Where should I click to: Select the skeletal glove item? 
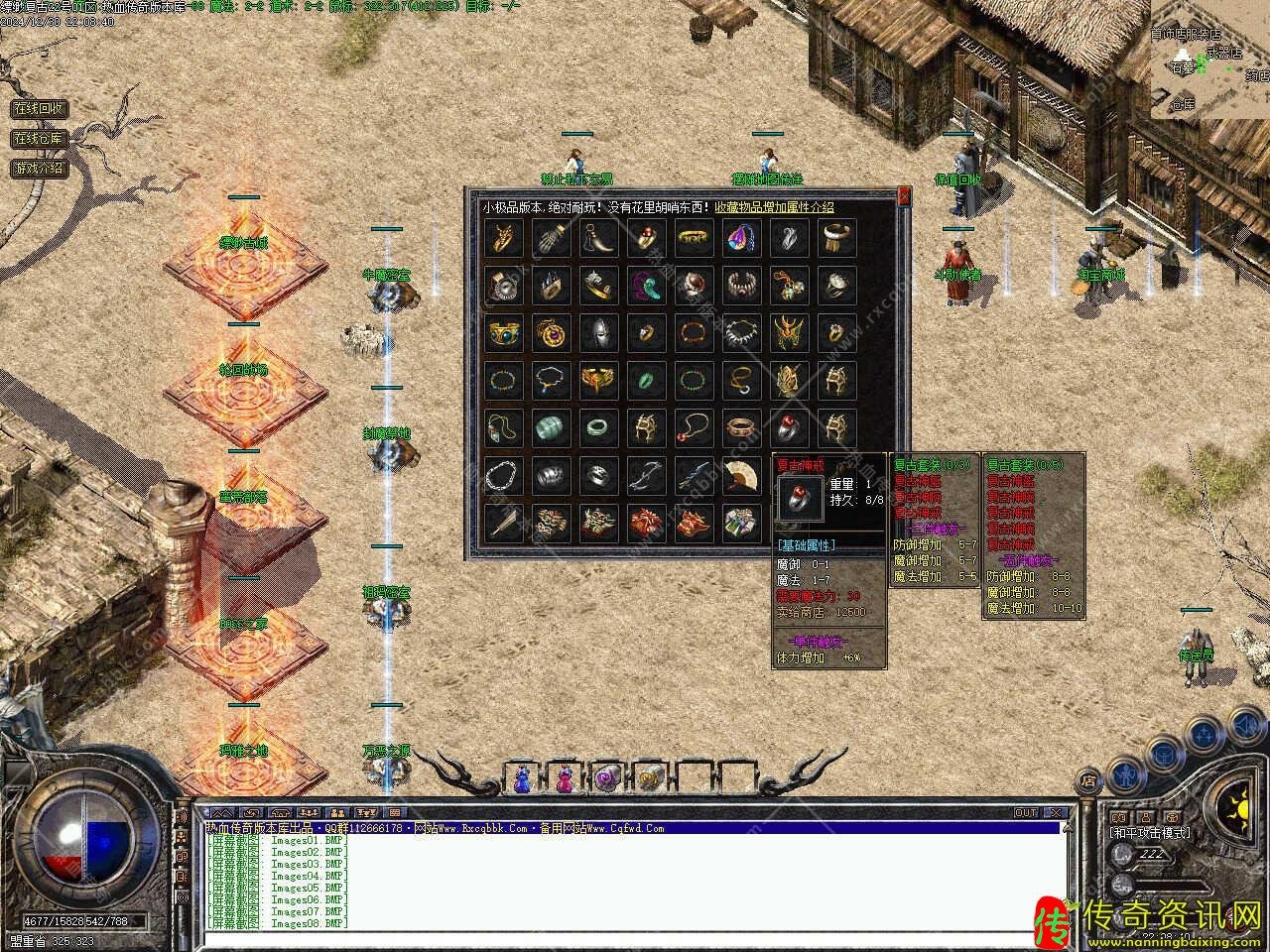pyautogui.click(x=552, y=238)
